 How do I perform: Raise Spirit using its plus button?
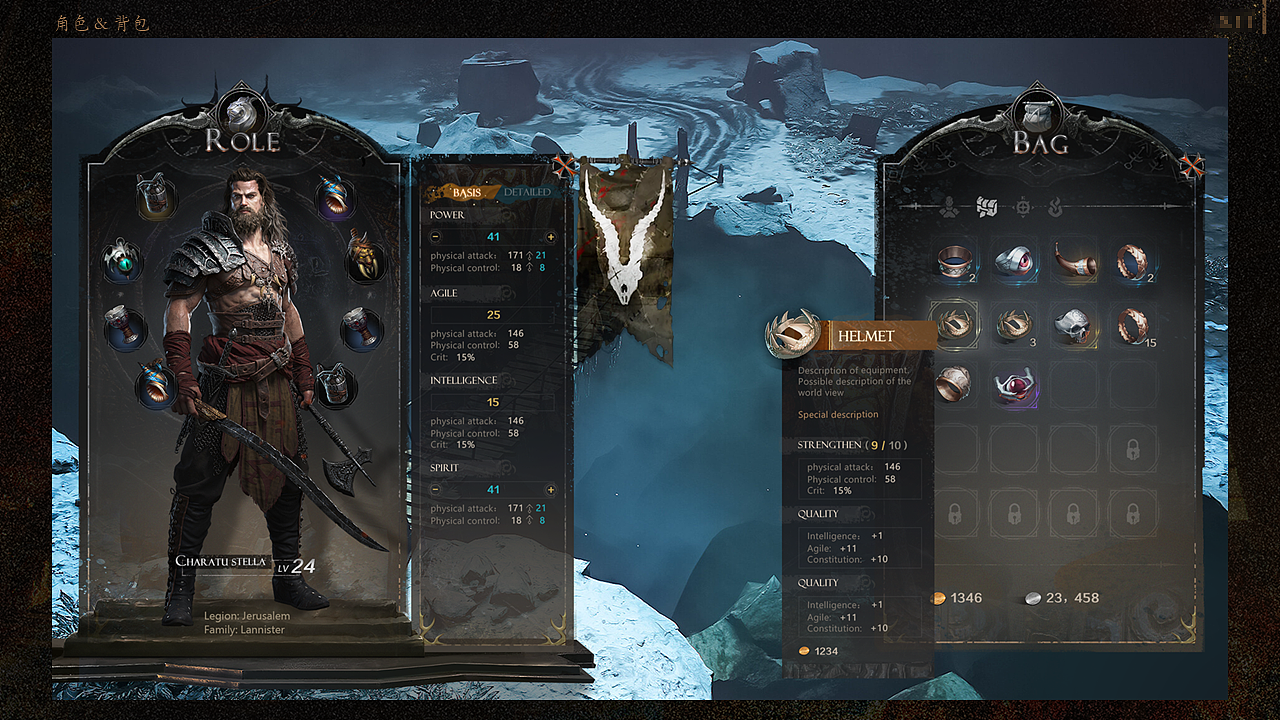tap(550, 490)
